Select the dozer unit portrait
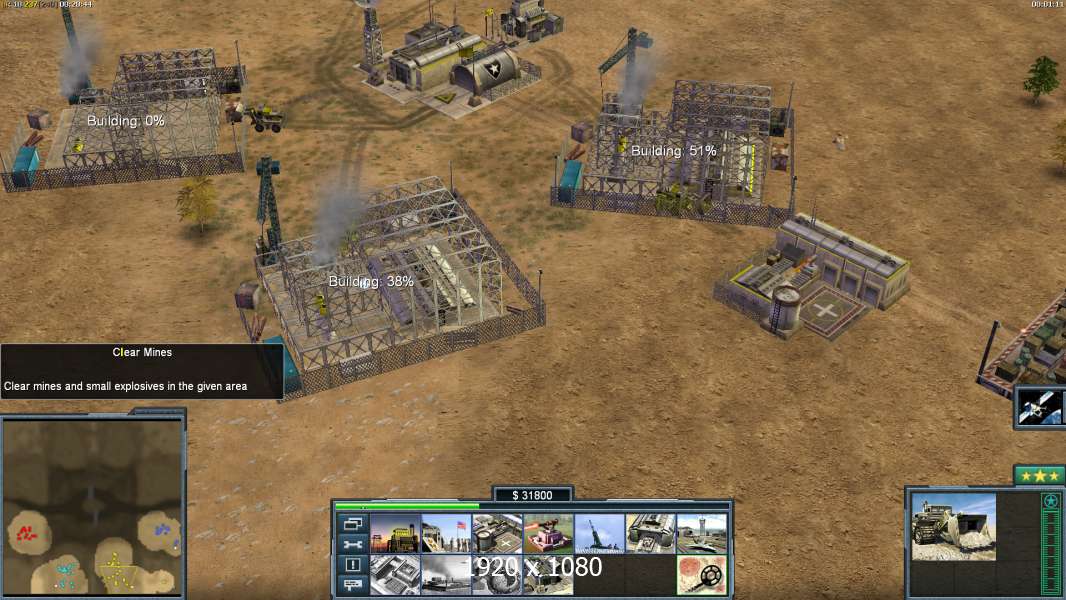The width and height of the screenshot is (1066, 600). click(x=953, y=526)
